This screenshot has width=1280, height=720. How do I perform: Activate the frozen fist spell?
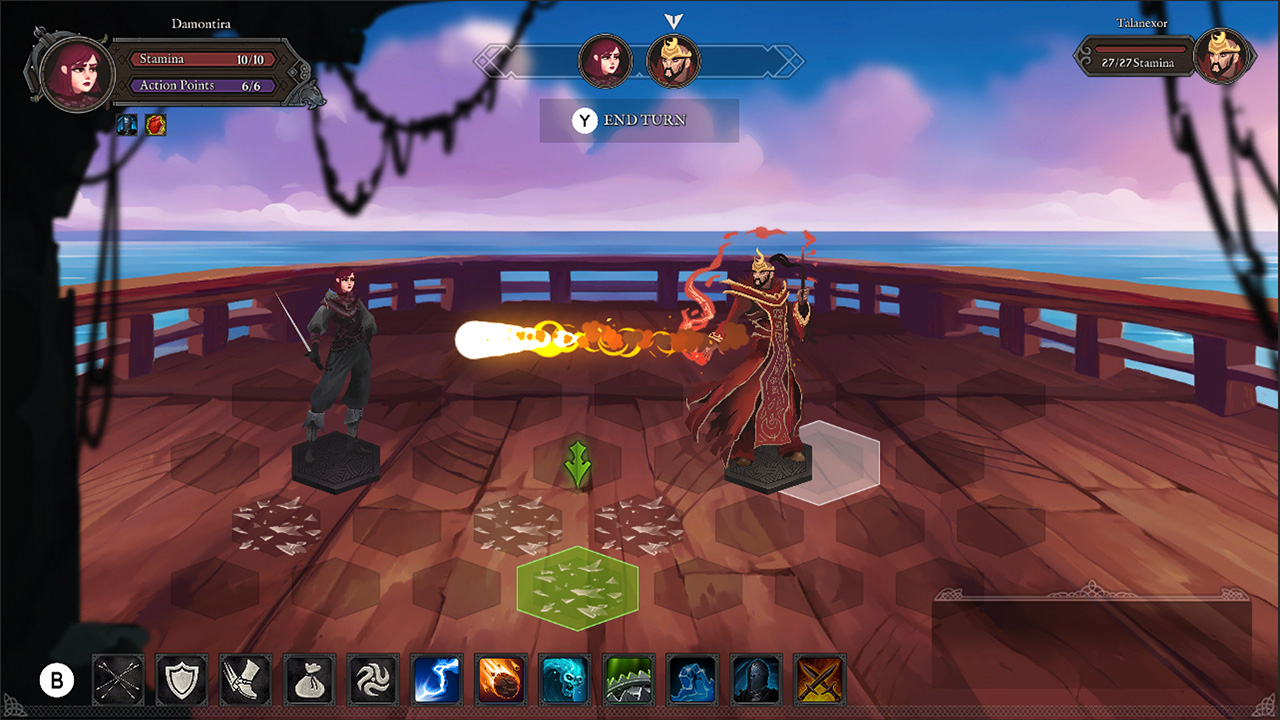click(x=693, y=679)
